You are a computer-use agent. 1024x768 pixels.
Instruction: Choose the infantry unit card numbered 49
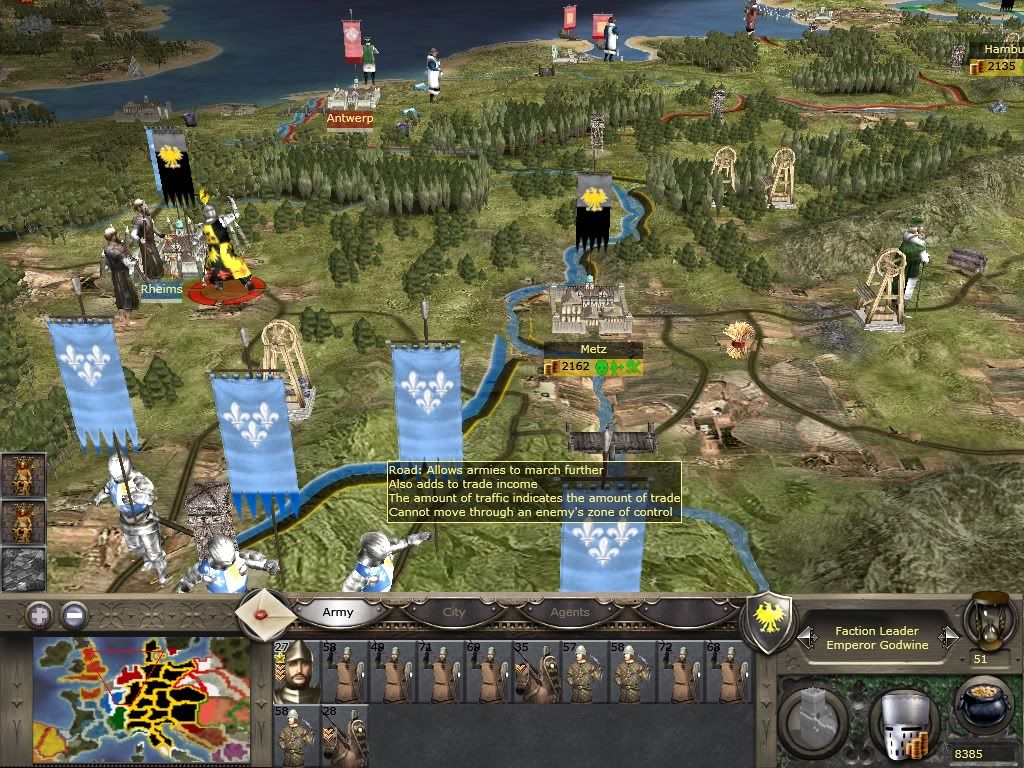pyautogui.click(x=392, y=671)
